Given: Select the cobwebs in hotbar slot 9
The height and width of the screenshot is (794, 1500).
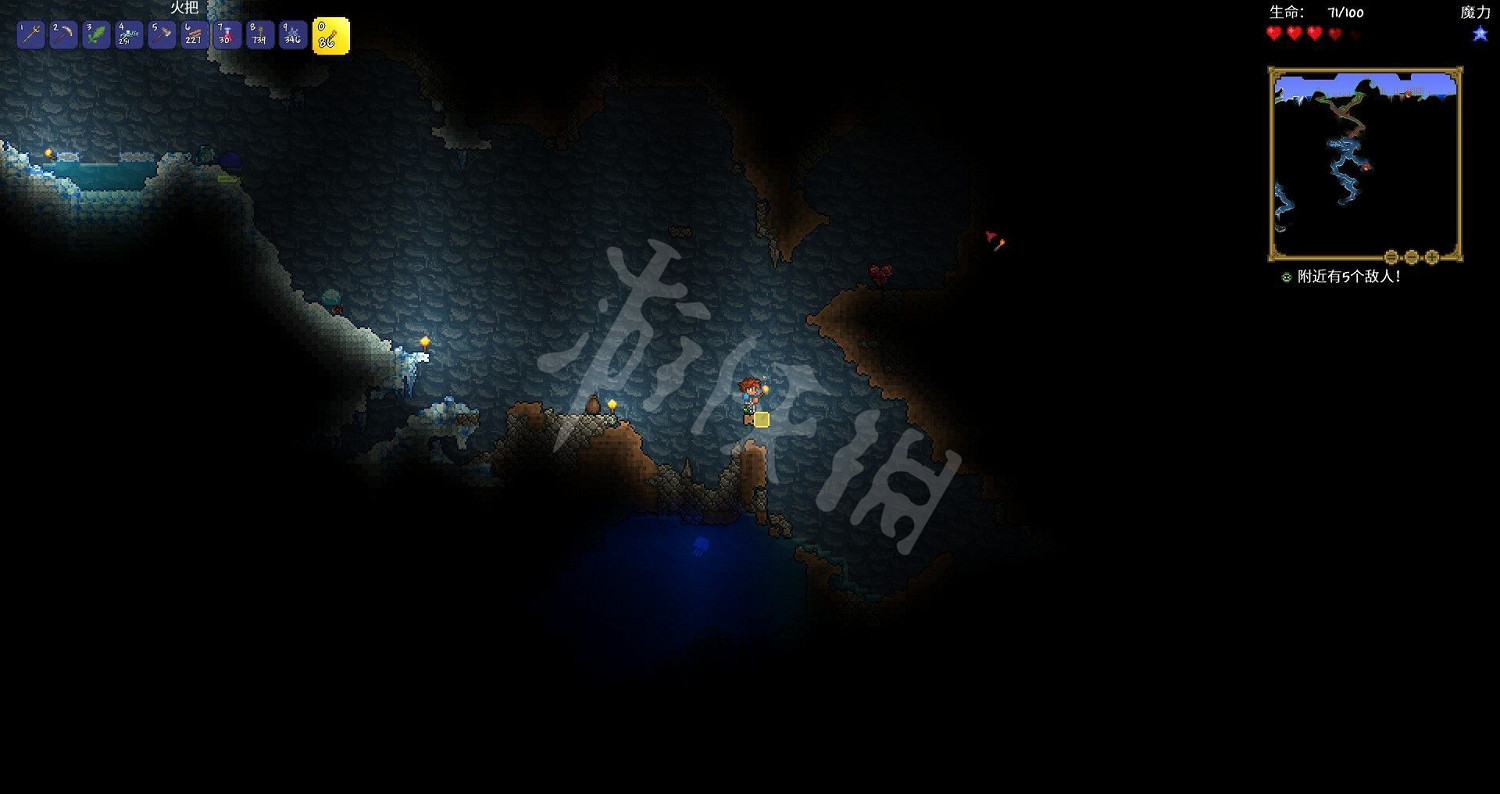Looking at the screenshot, I should 292,35.
